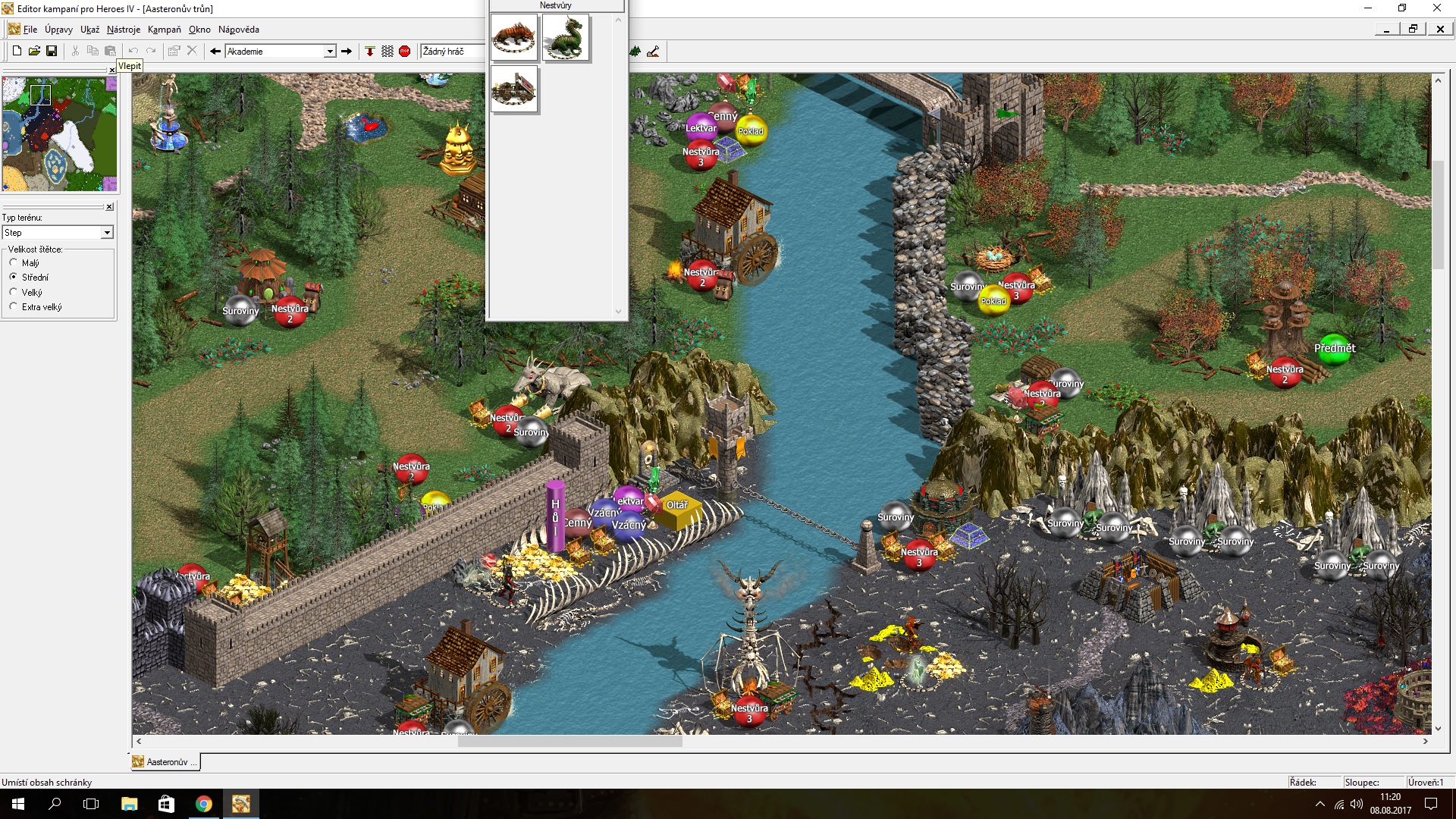Select the red behemoth in the Nestvůry palette

pos(514,37)
